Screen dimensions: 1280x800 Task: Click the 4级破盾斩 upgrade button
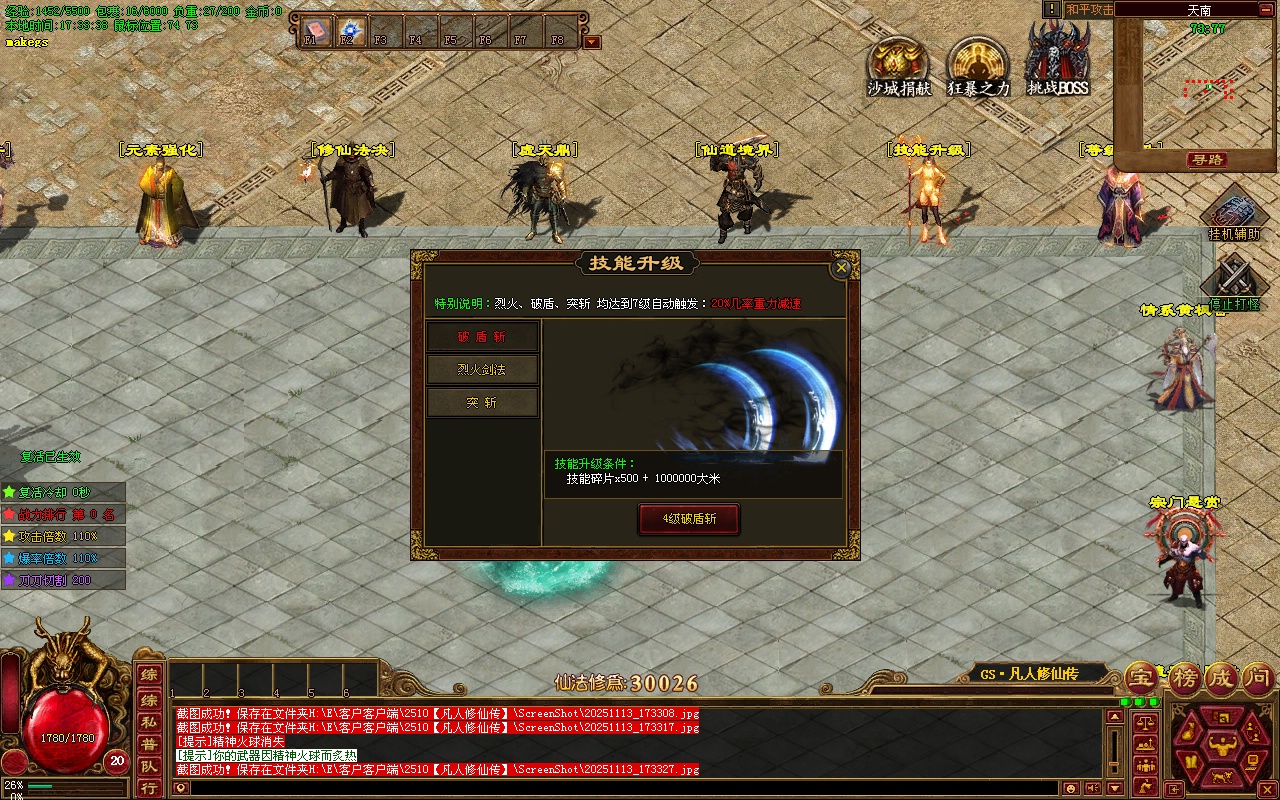[x=690, y=519]
